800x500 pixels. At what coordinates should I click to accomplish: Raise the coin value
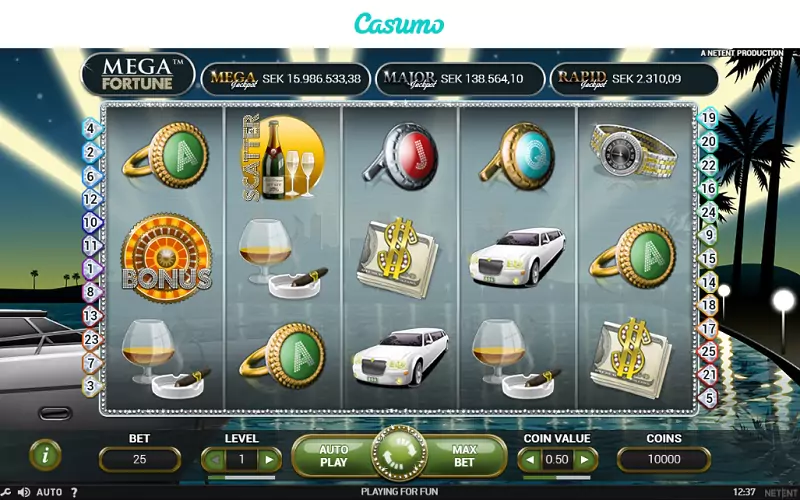coord(585,460)
